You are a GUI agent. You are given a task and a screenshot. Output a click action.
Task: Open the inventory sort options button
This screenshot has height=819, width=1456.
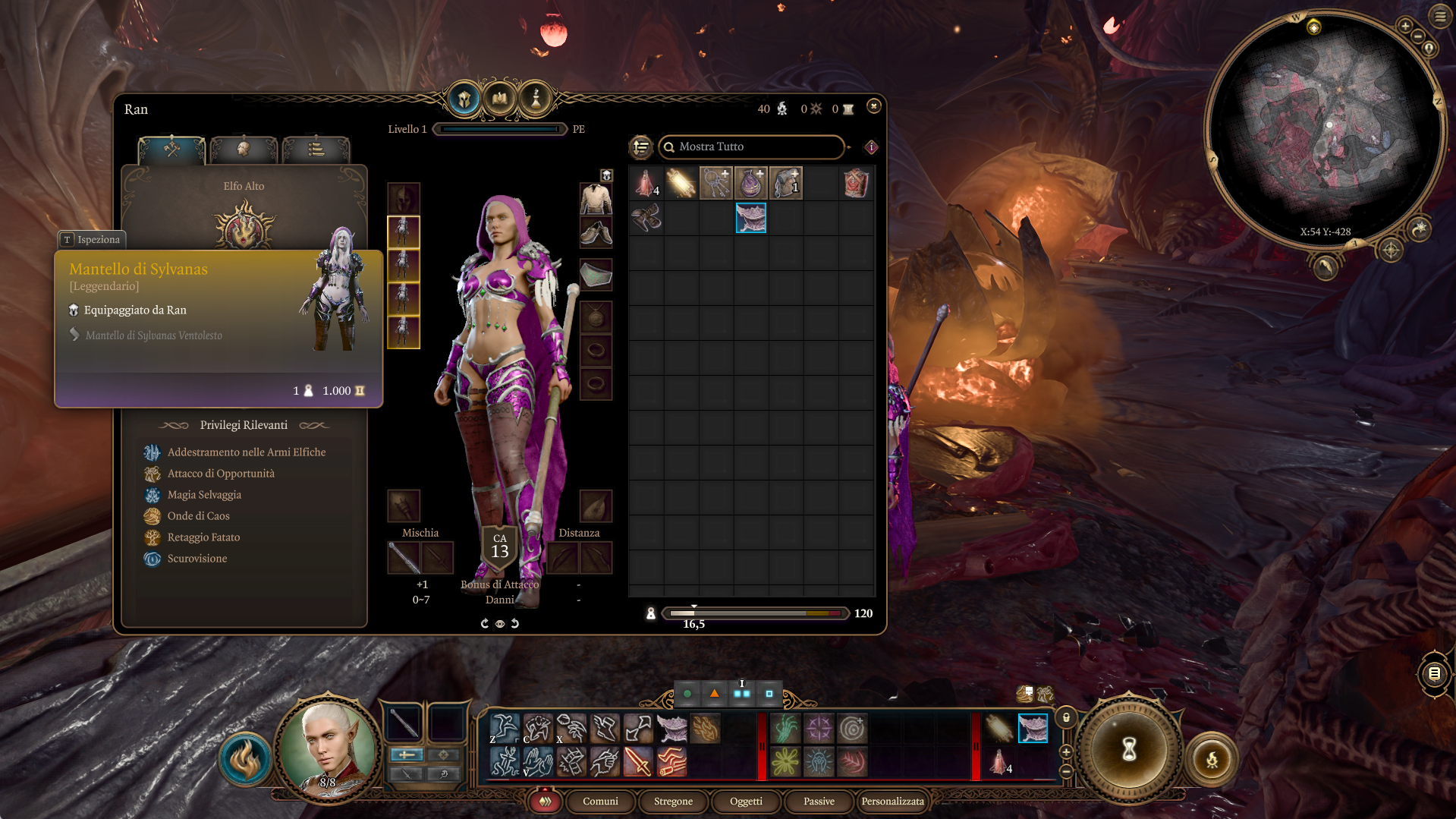pos(641,146)
